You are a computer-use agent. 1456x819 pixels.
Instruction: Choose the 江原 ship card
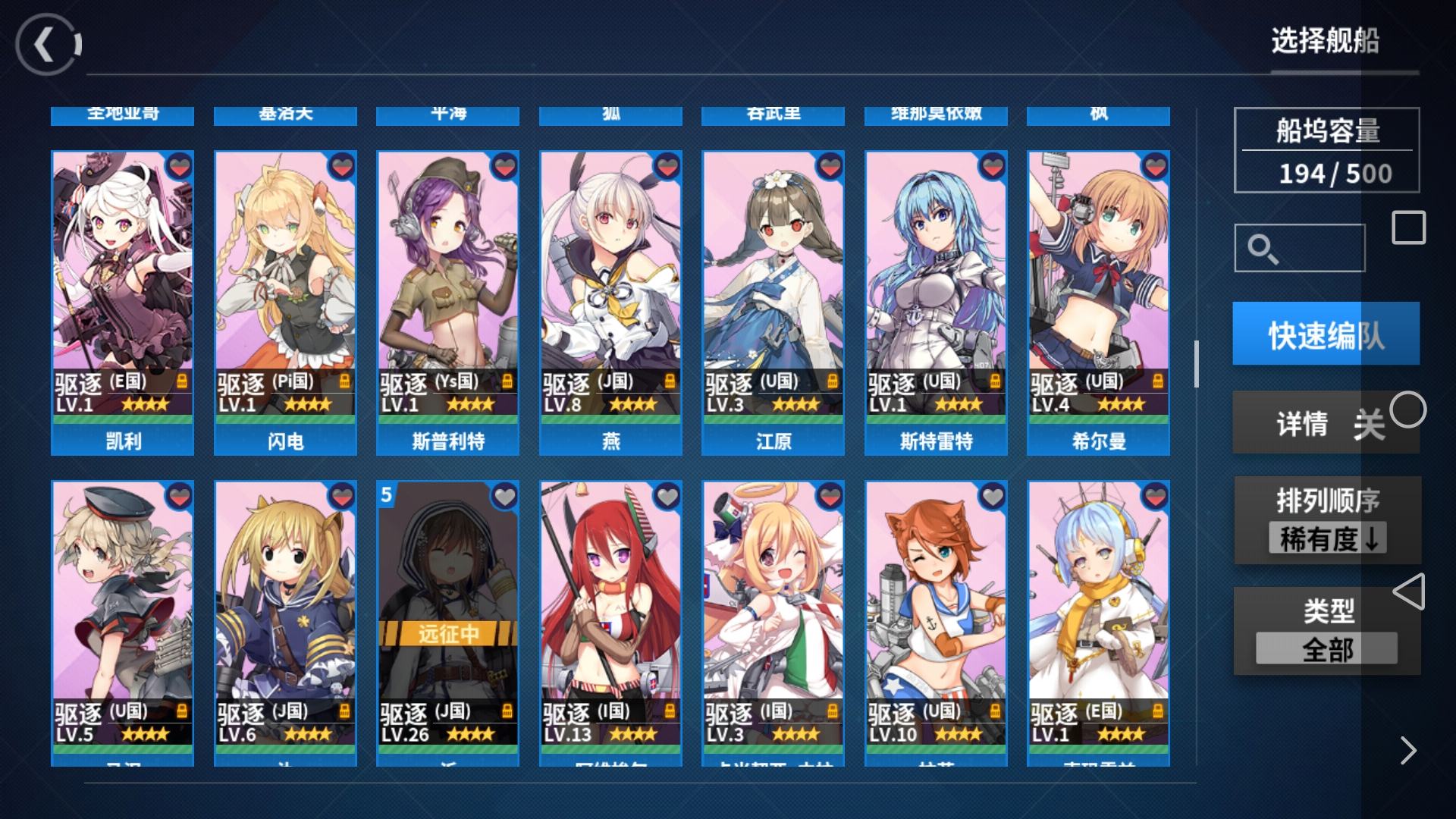[x=773, y=302]
